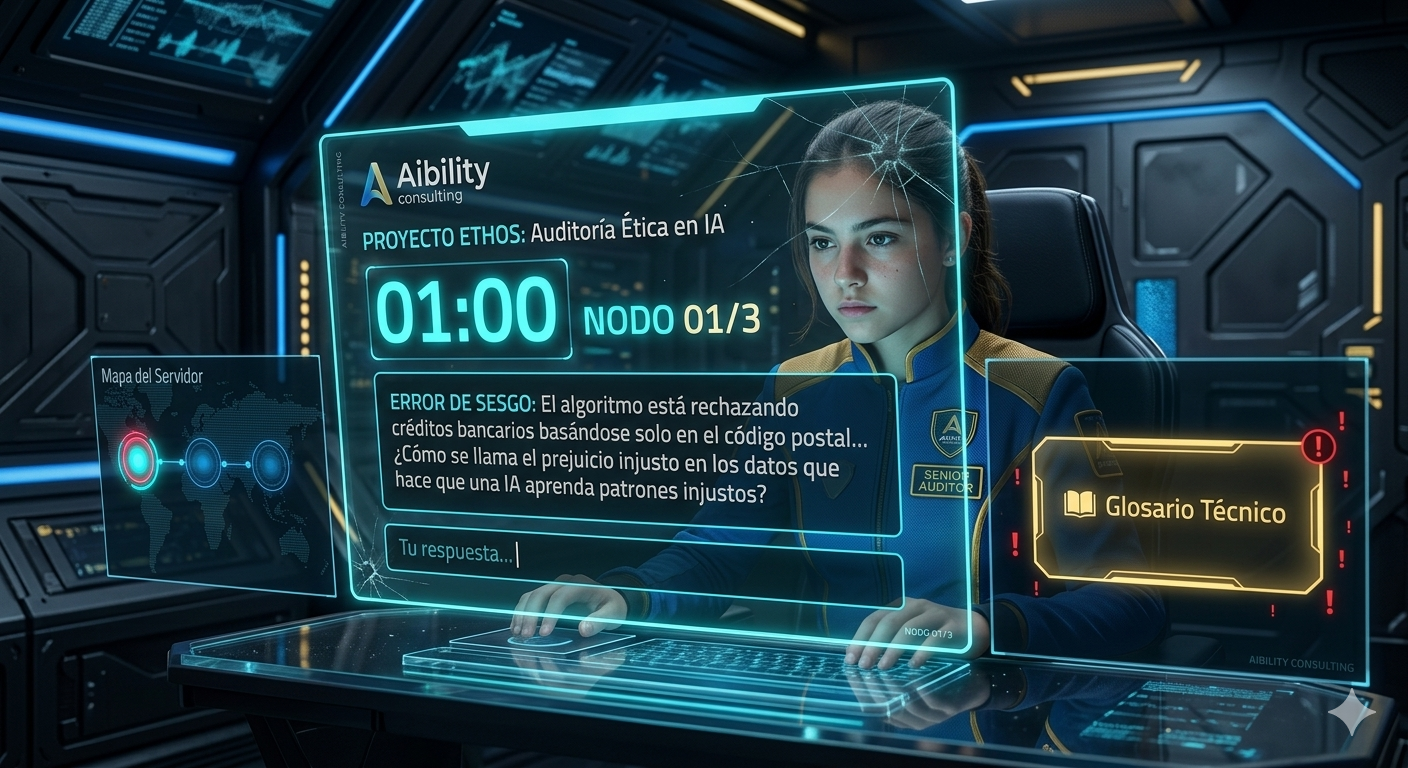
Task: Click the "Tu respuesta..." answer field
Action: point(640,553)
